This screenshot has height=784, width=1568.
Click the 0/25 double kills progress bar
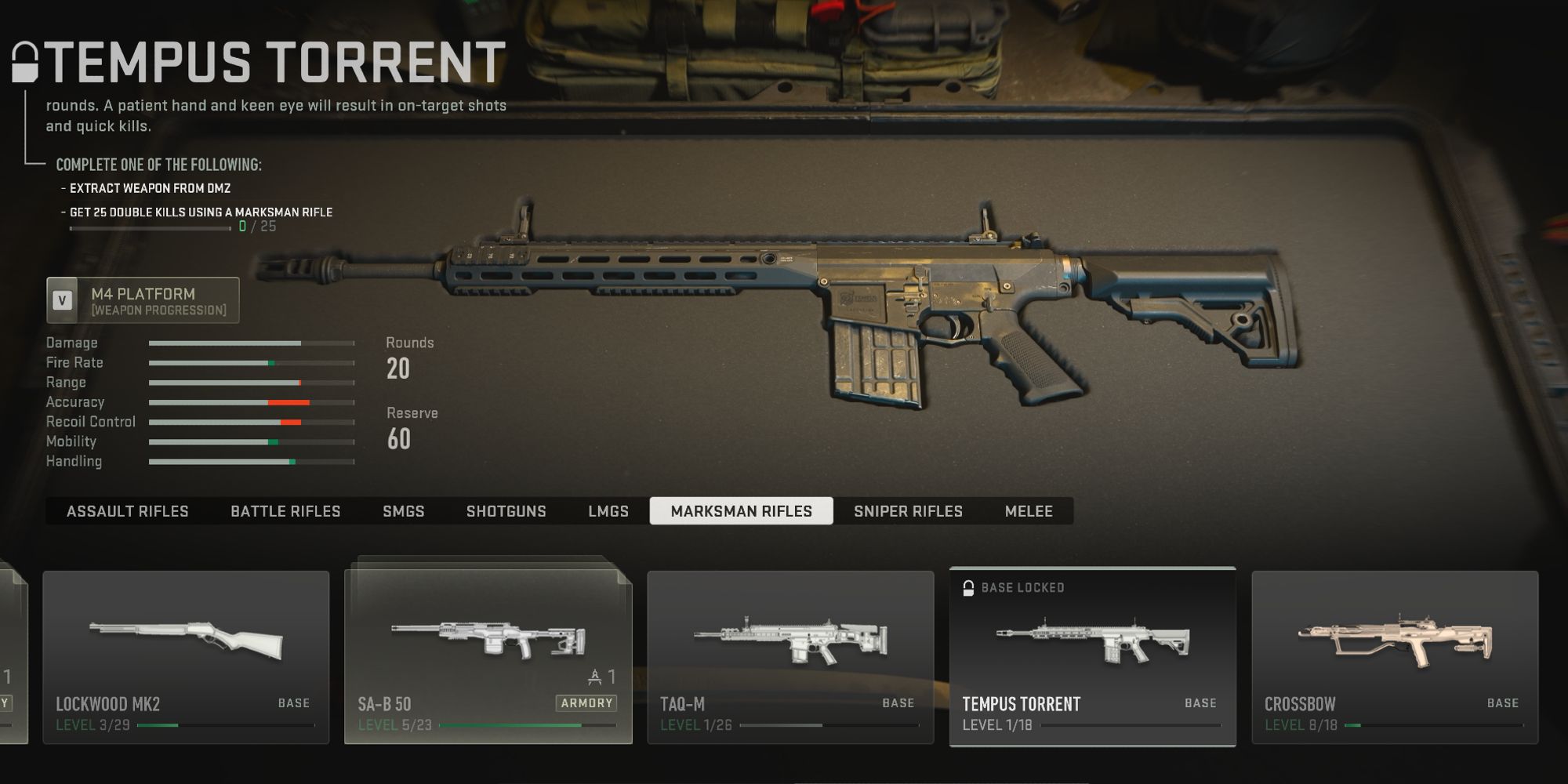pyautogui.click(x=149, y=228)
